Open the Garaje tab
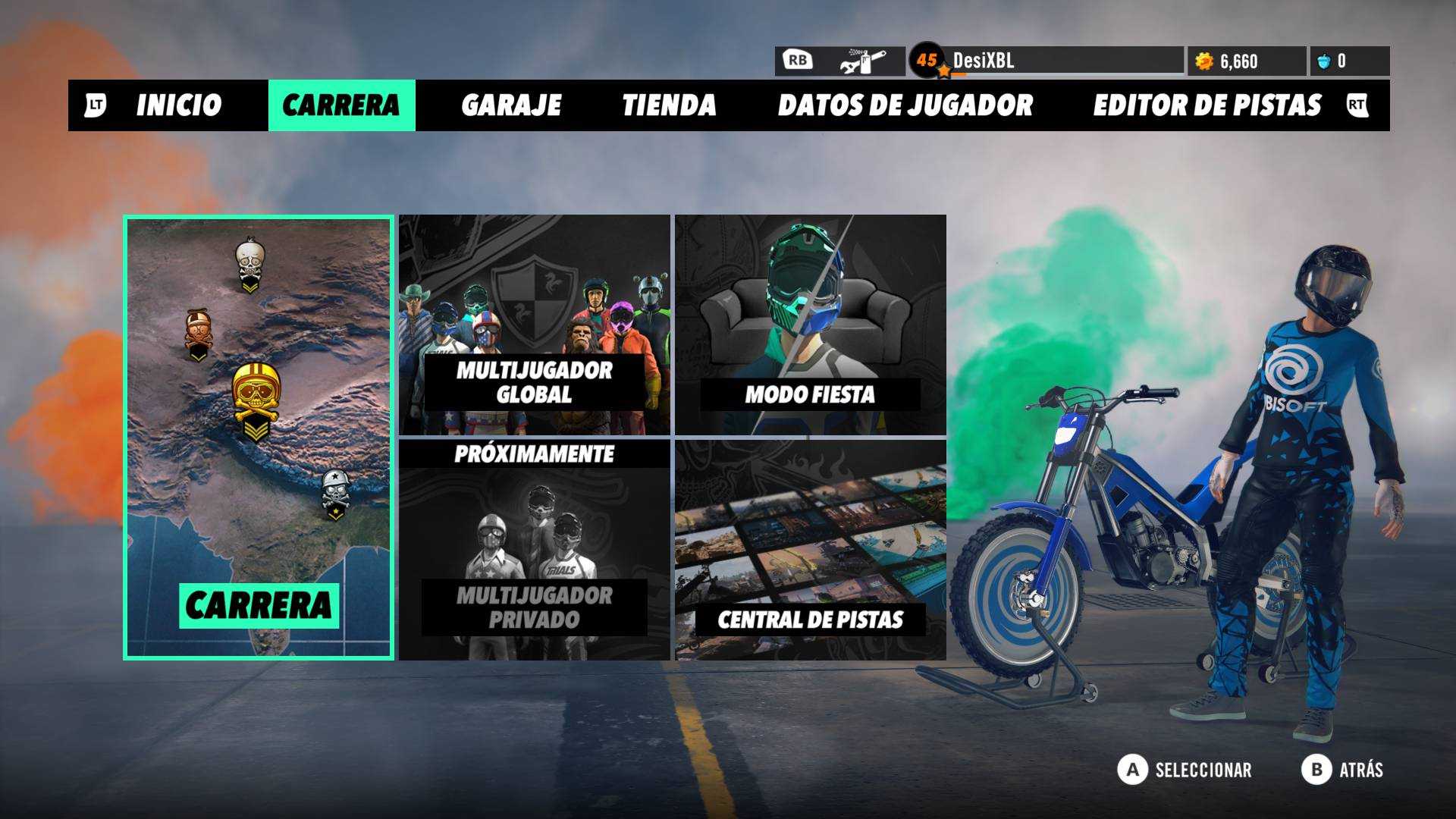This screenshot has width=1456, height=819. click(x=511, y=105)
